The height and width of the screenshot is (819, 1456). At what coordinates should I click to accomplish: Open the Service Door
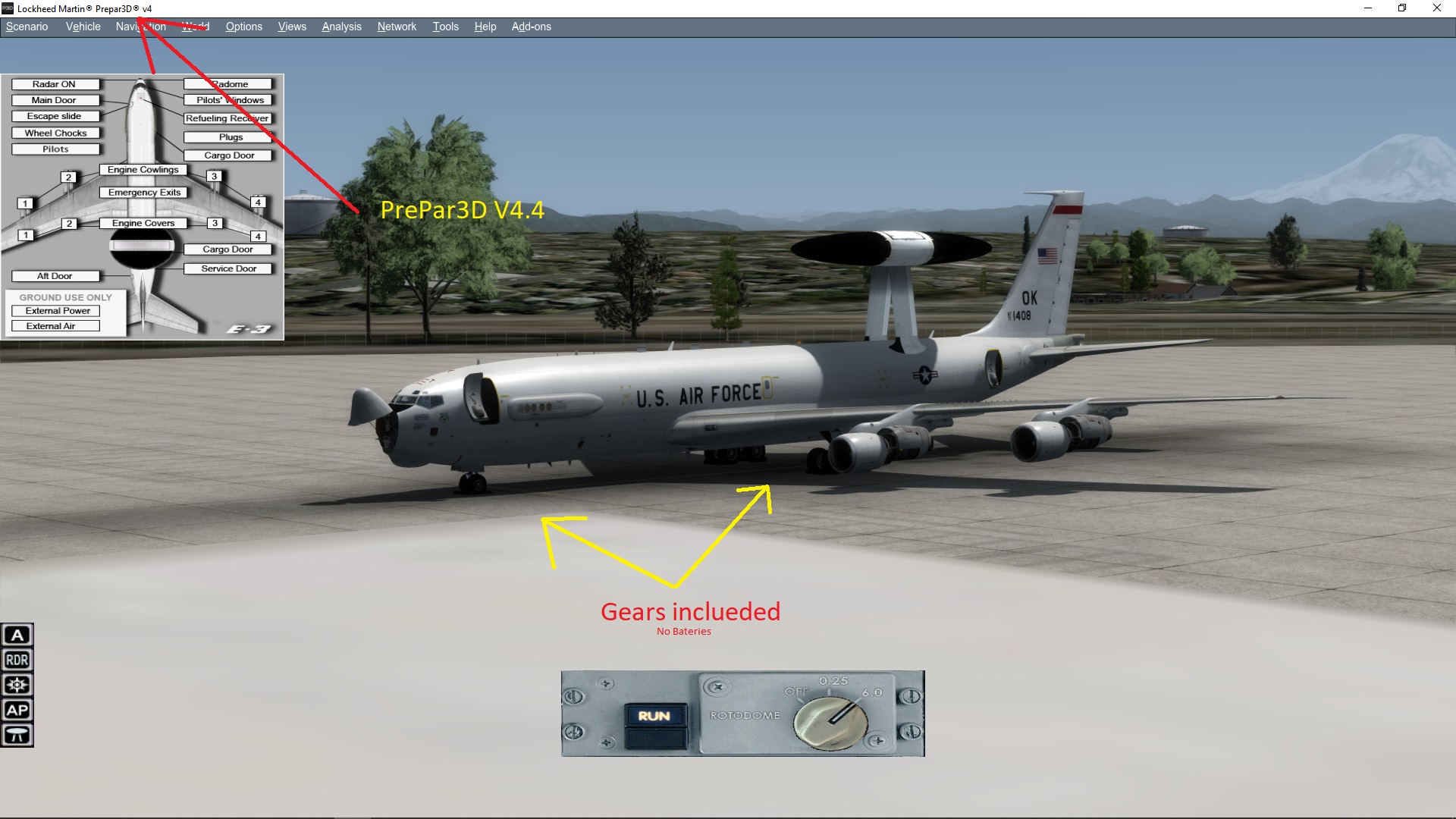click(228, 268)
